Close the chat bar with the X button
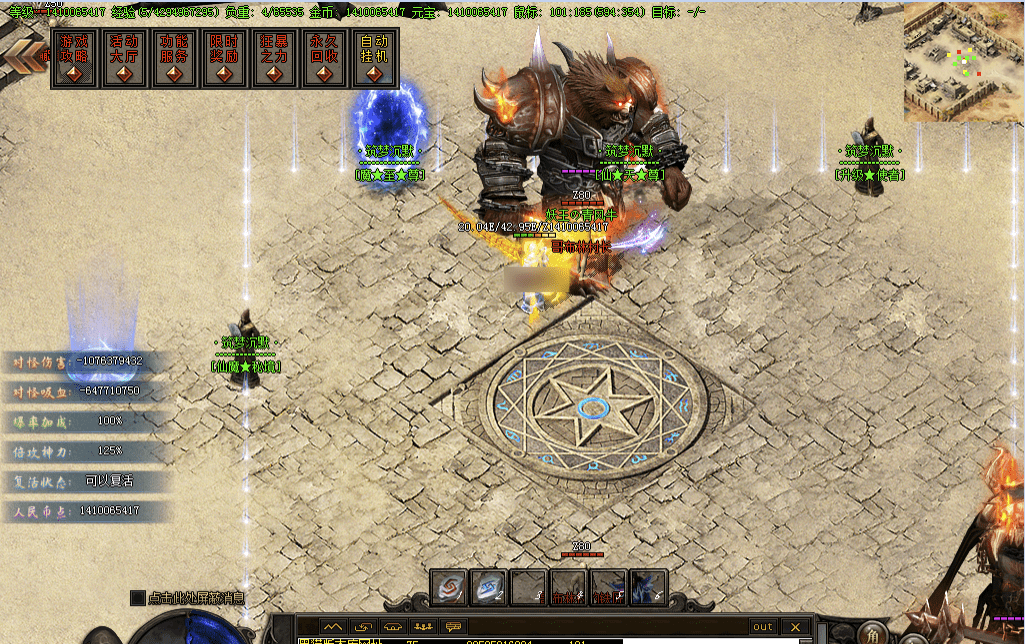The width and height of the screenshot is (1025, 644). coord(795,627)
